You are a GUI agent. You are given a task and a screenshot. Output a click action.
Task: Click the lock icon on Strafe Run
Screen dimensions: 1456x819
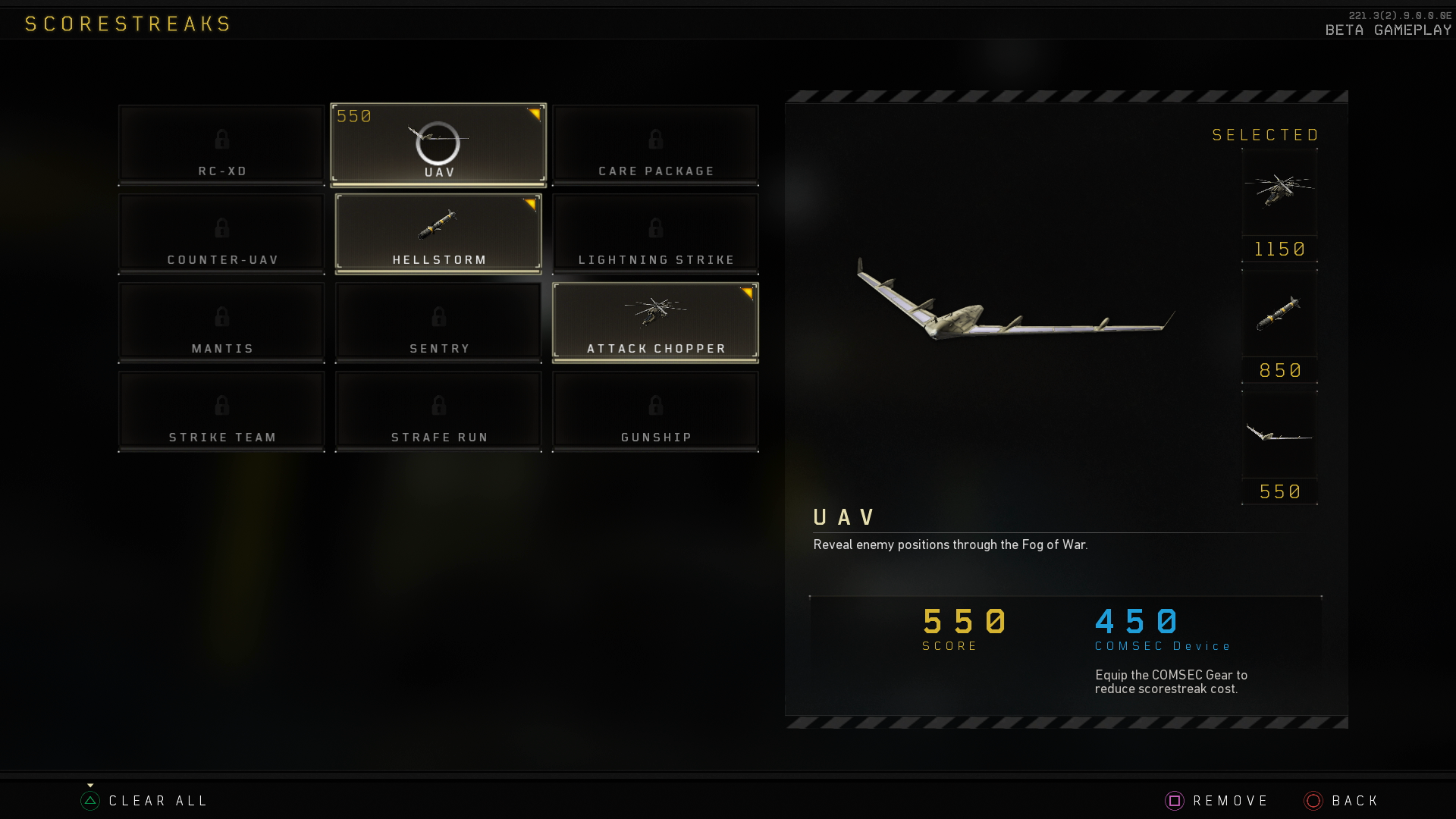point(438,406)
